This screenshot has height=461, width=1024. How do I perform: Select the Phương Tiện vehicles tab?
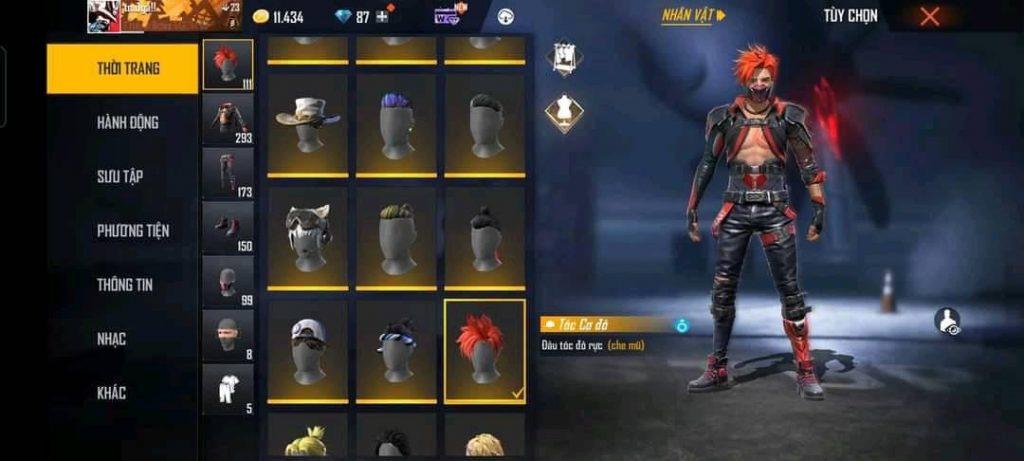(x=132, y=230)
